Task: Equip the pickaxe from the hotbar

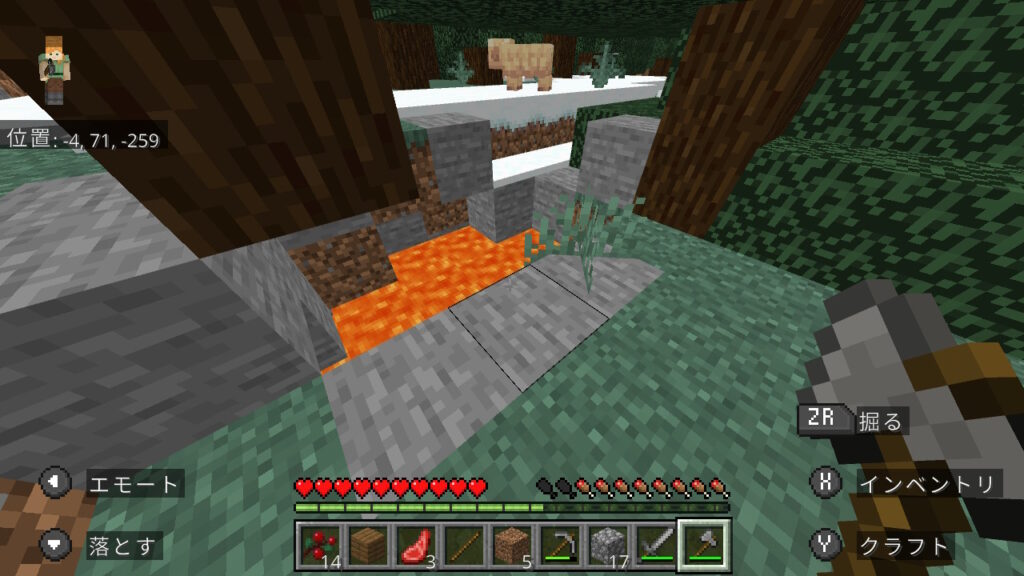Action: click(x=558, y=545)
